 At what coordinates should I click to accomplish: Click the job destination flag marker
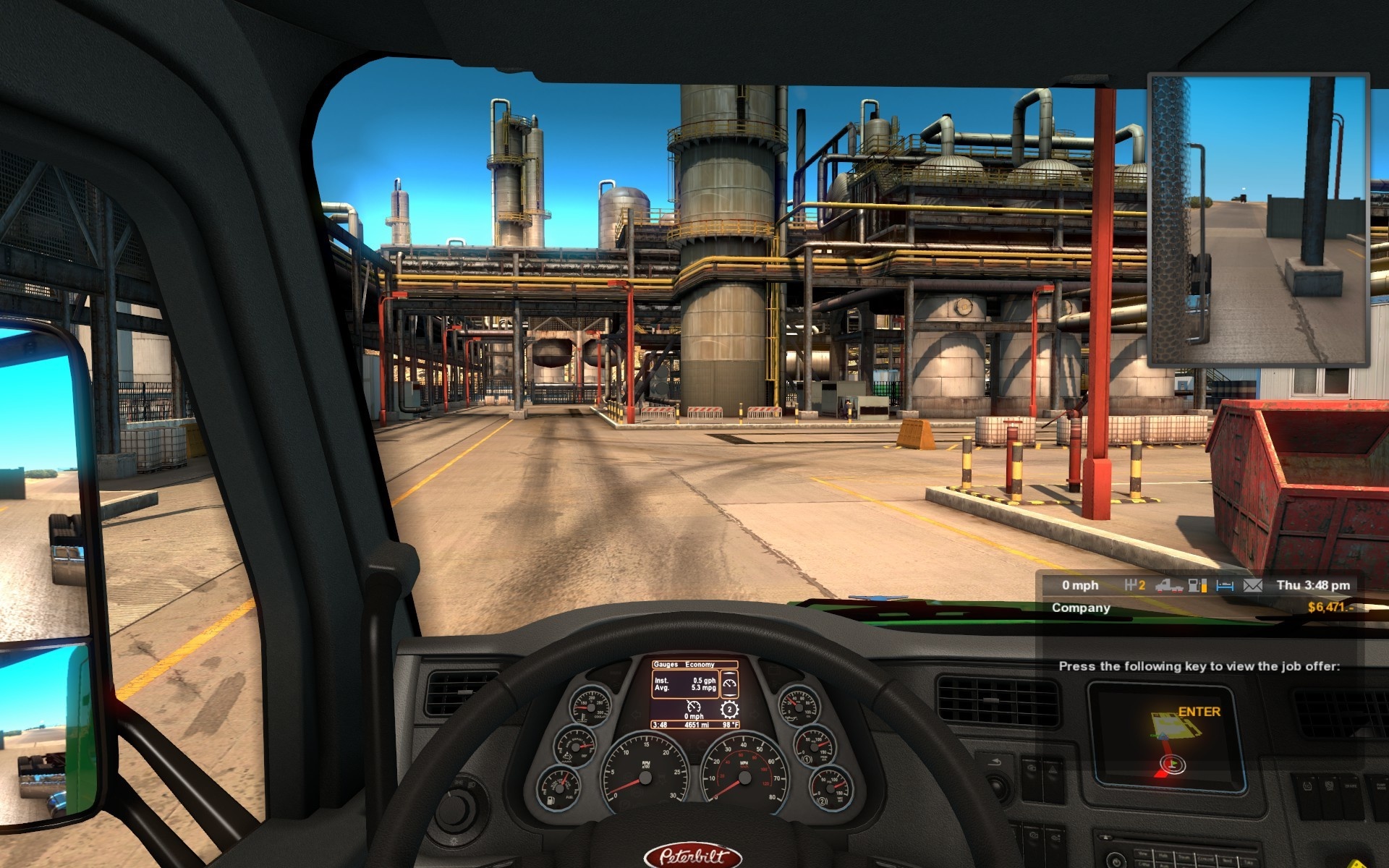1173,764
